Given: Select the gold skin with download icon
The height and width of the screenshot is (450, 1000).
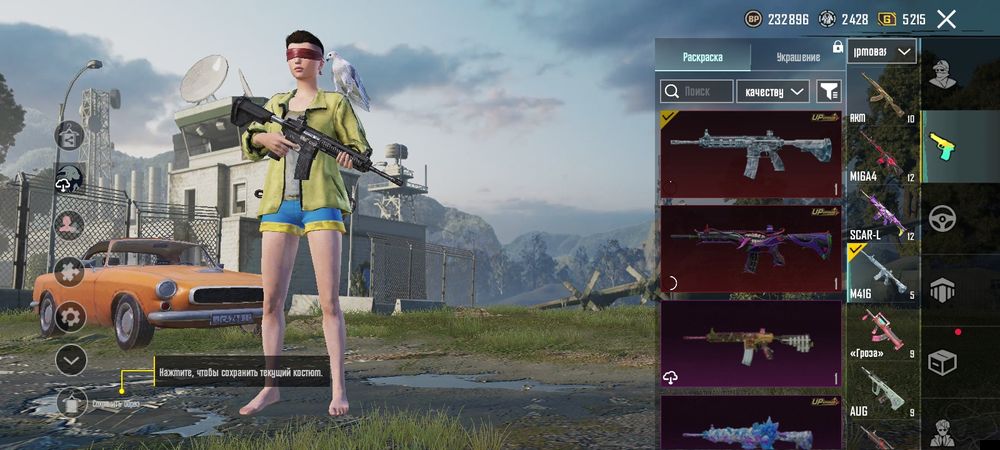Looking at the screenshot, I should (750, 343).
